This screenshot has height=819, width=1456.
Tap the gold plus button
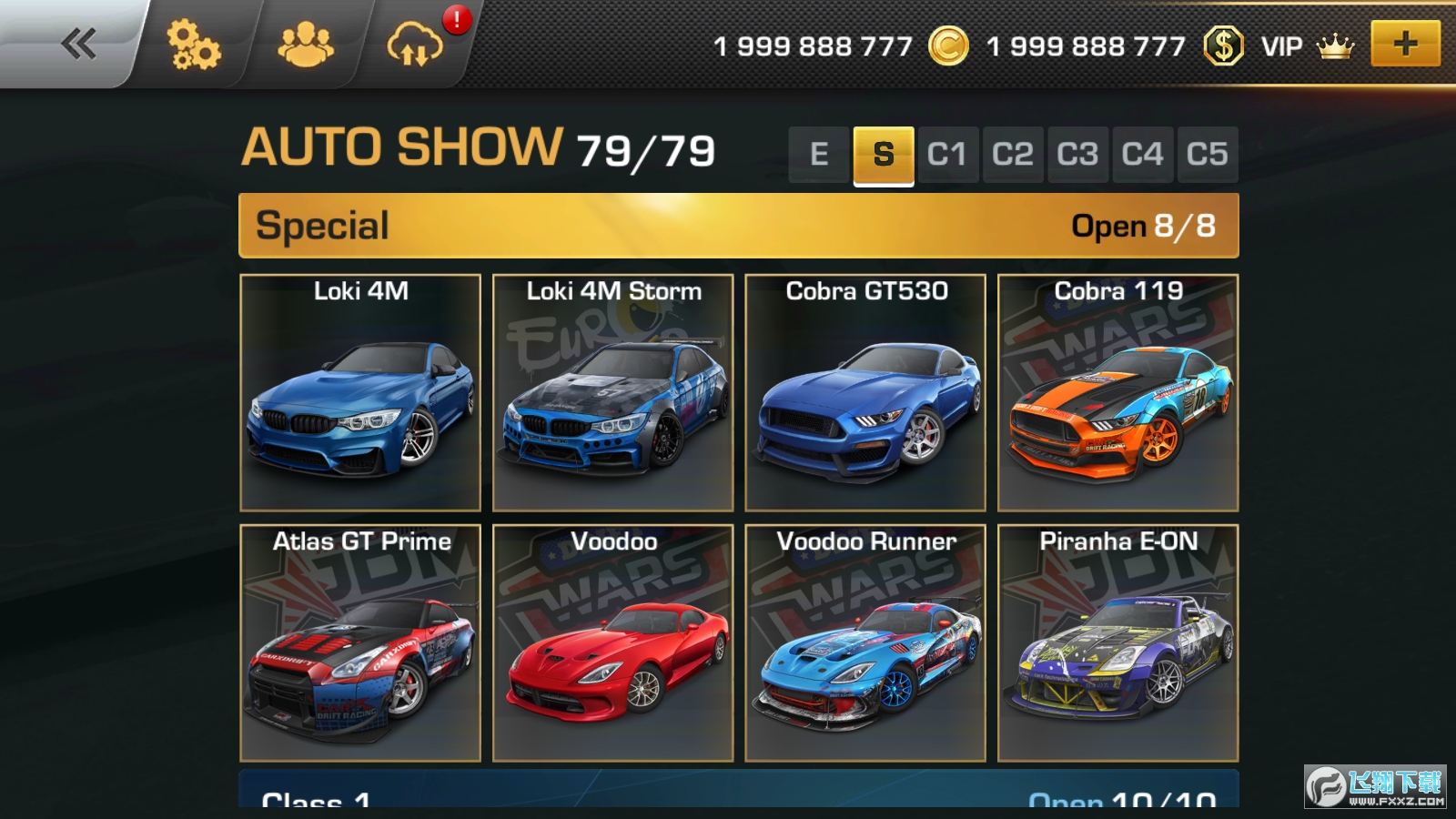coord(1405,44)
